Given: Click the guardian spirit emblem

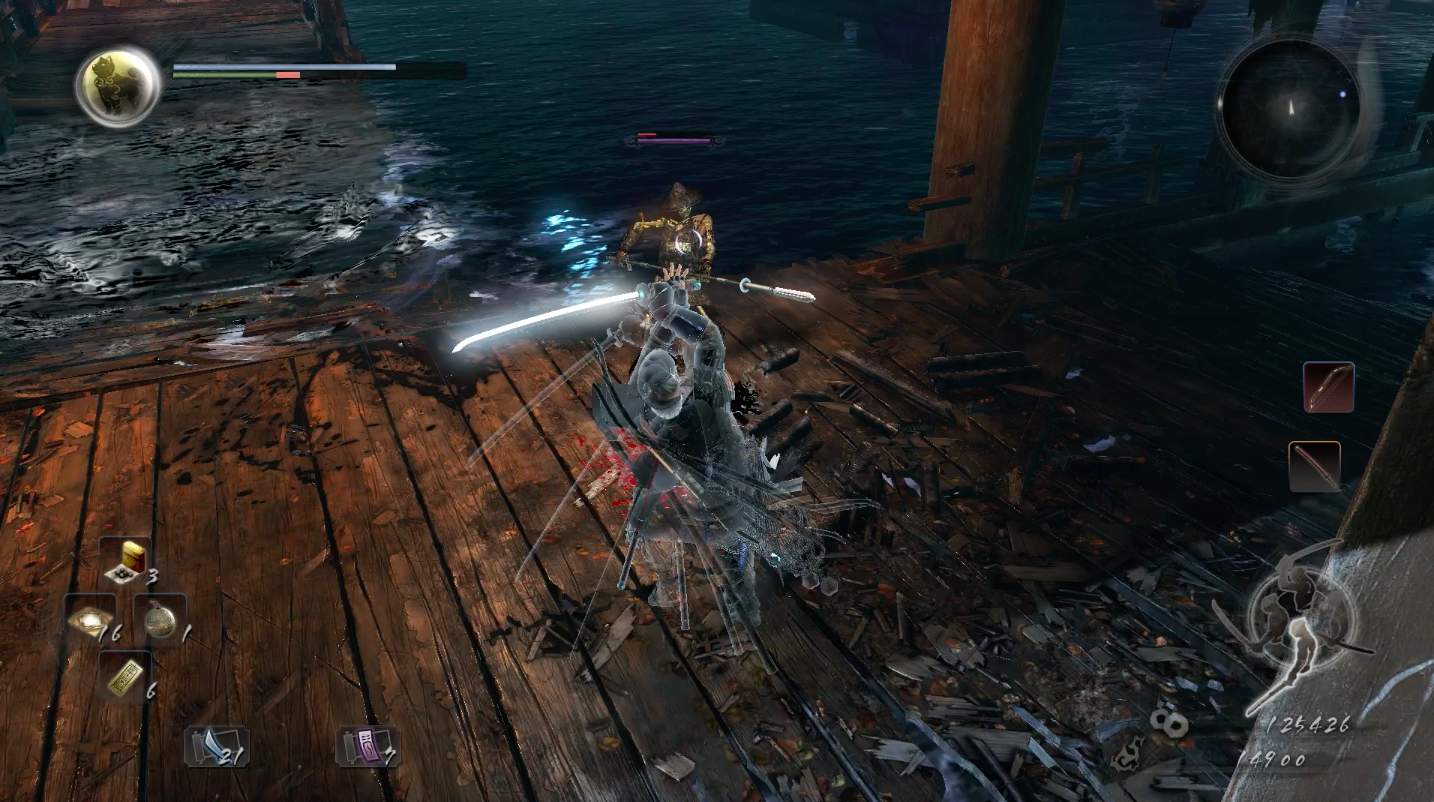Looking at the screenshot, I should (118, 86).
